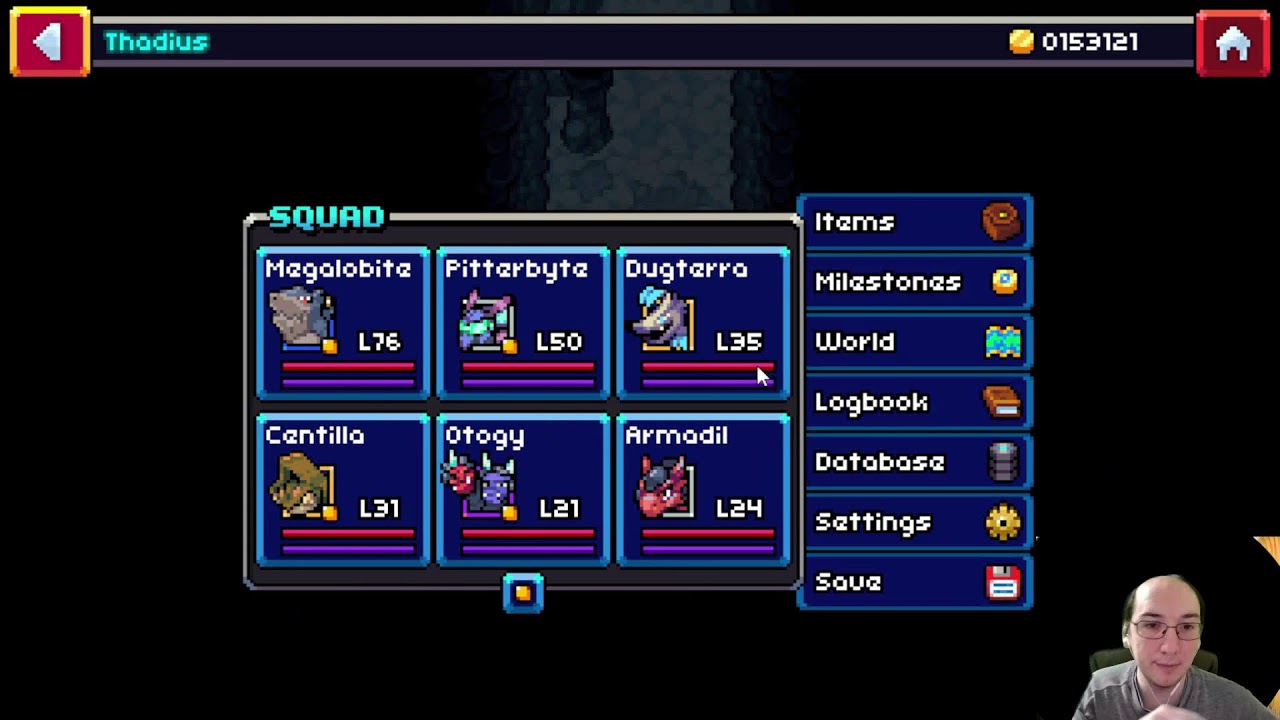Open the World map menu

[x=915, y=342]
